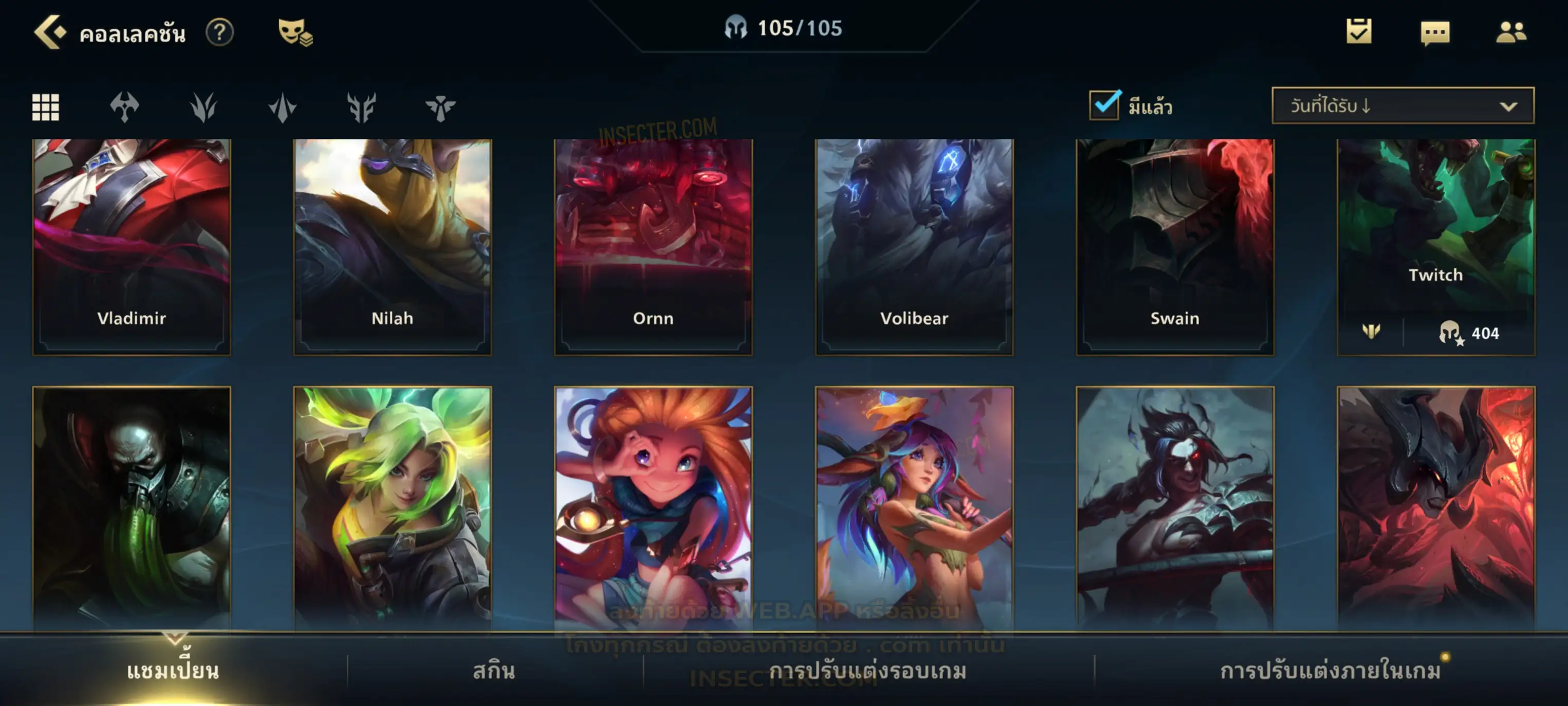Open the in-game customization tab
1568x706 pixels.
coord(1330,671)
